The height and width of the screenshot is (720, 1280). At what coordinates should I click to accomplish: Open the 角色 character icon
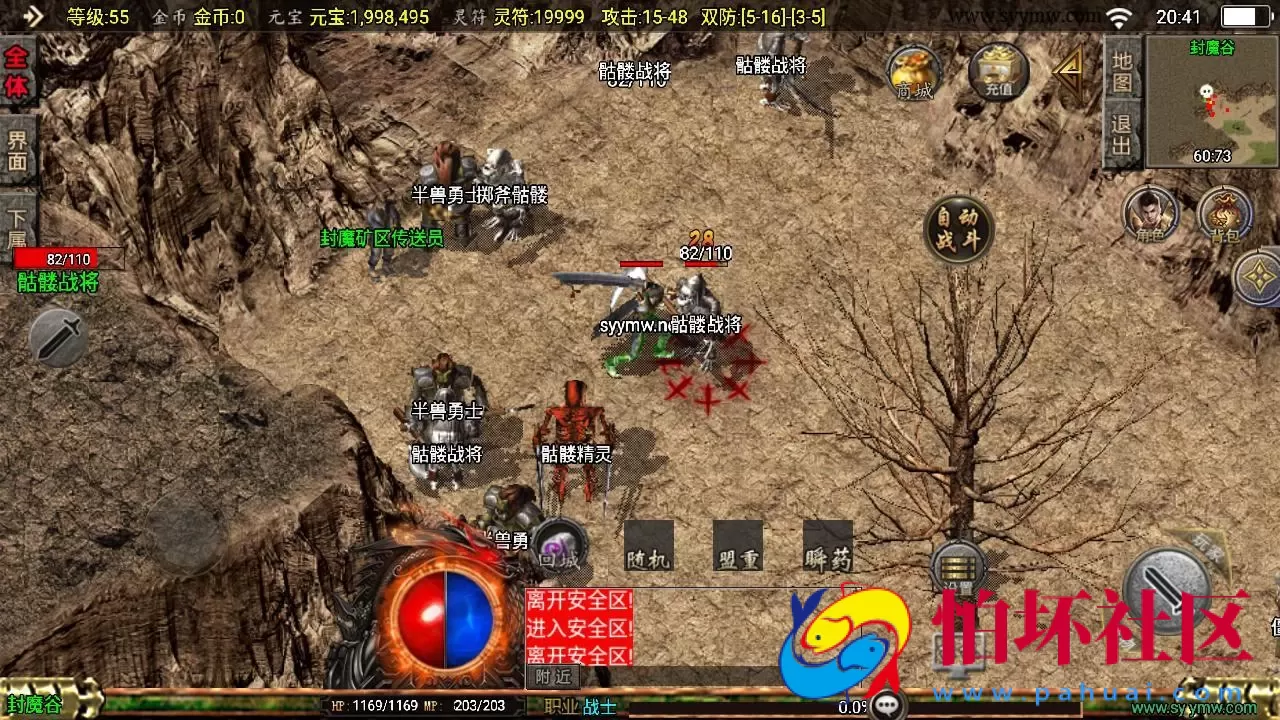pyautogui.click(x=1152, y=215)
